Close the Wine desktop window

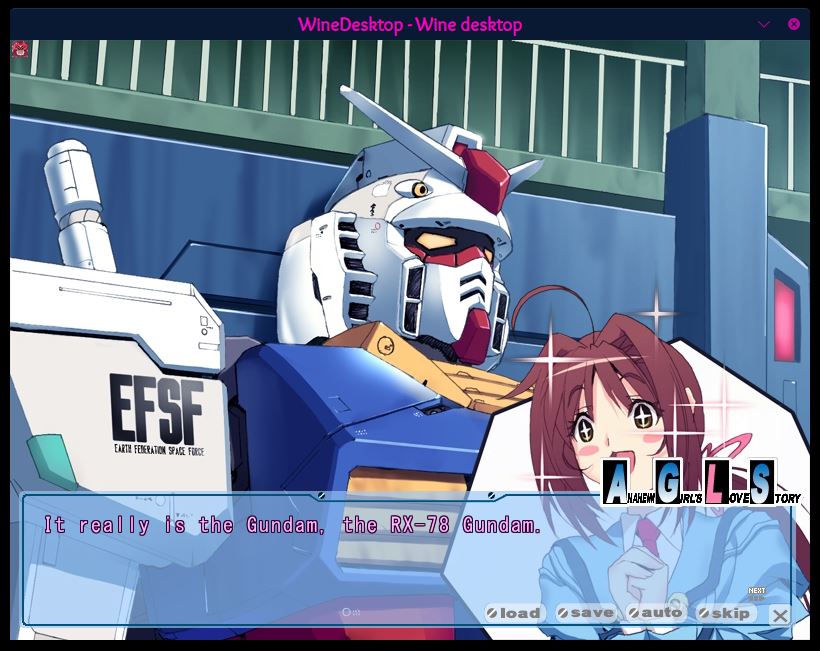[794, 24]
